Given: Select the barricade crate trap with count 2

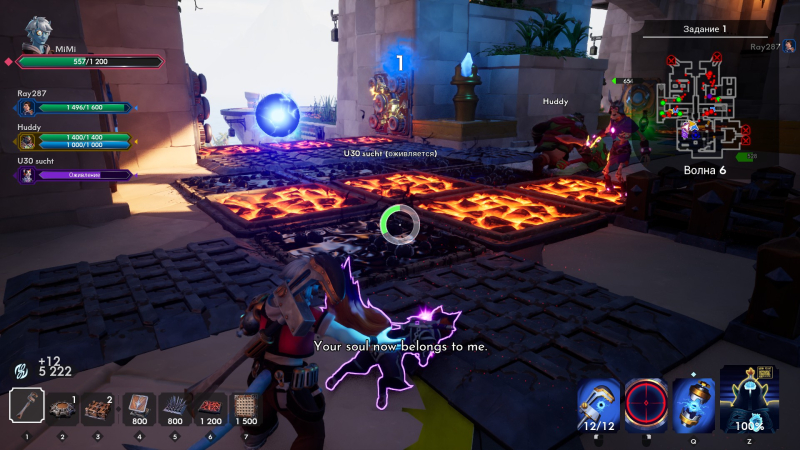Looking at the screenshot, I should [x=98, y=407].
